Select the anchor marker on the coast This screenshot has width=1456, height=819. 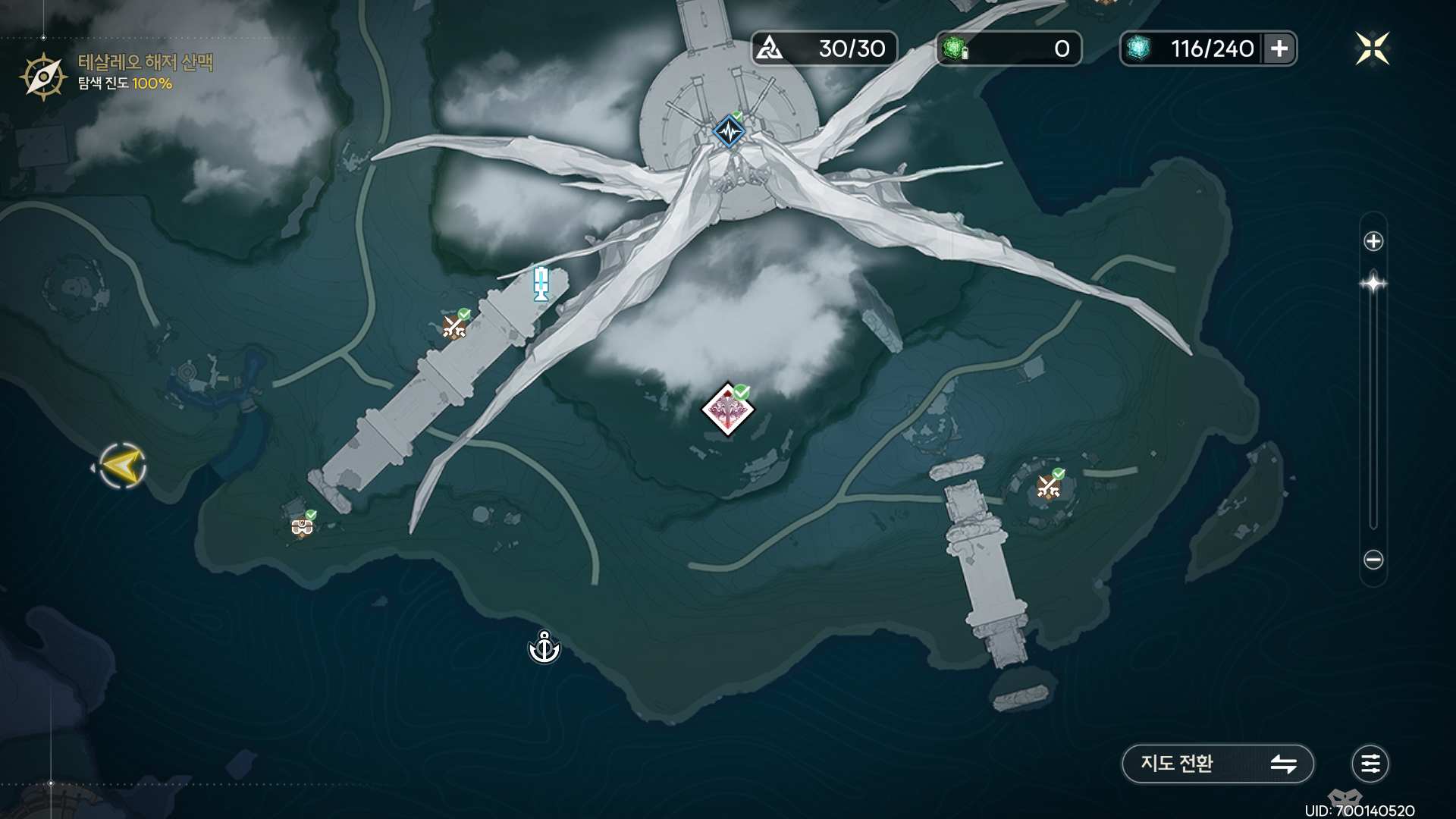coord(544,648)
